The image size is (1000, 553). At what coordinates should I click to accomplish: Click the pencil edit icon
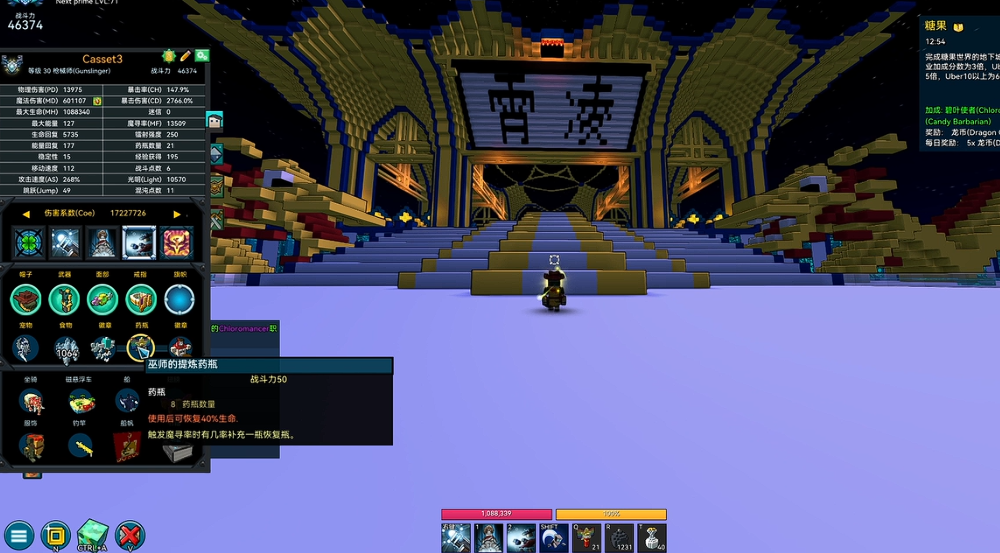pos(184,56)
